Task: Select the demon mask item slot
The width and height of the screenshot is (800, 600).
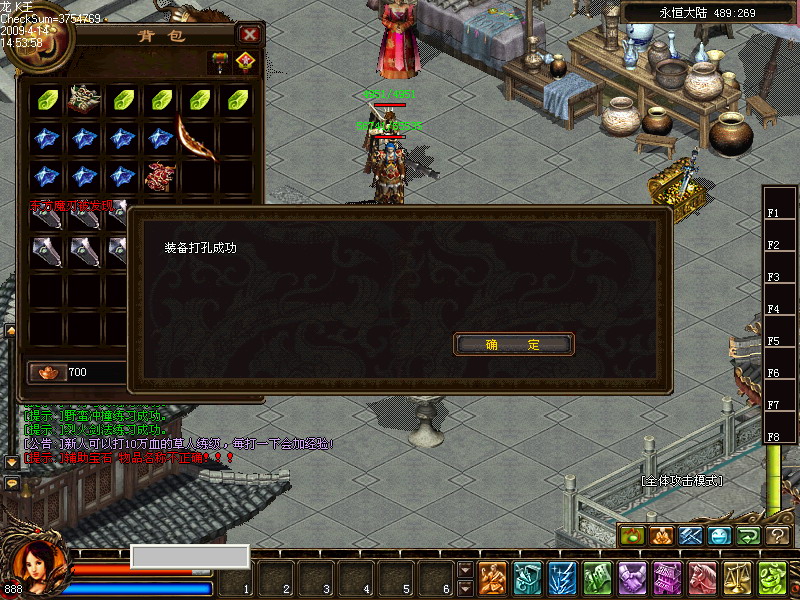Action: [84, 99]
